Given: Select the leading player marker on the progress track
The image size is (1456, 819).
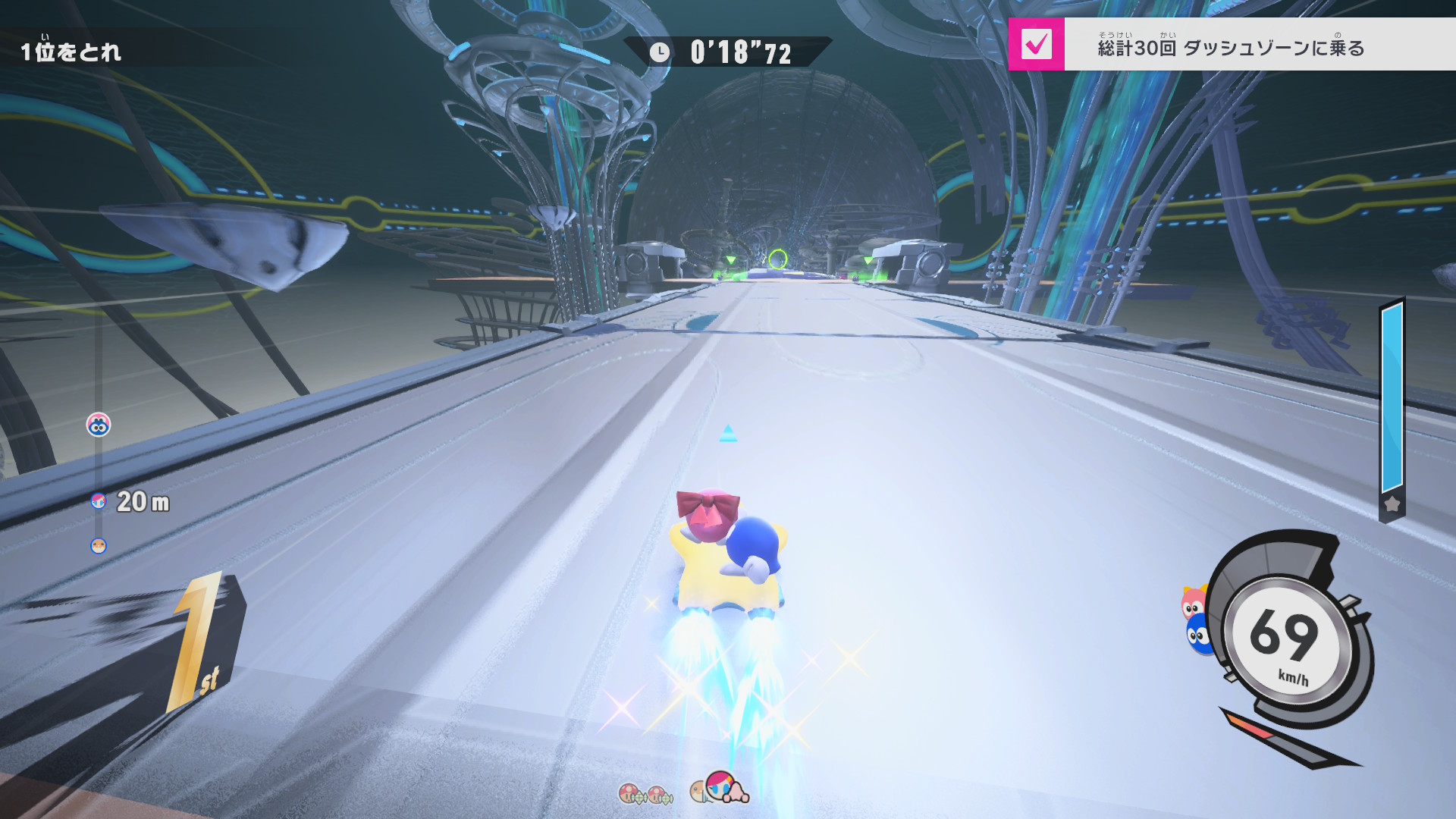Looking at the screenshot, I should point(99,425).
